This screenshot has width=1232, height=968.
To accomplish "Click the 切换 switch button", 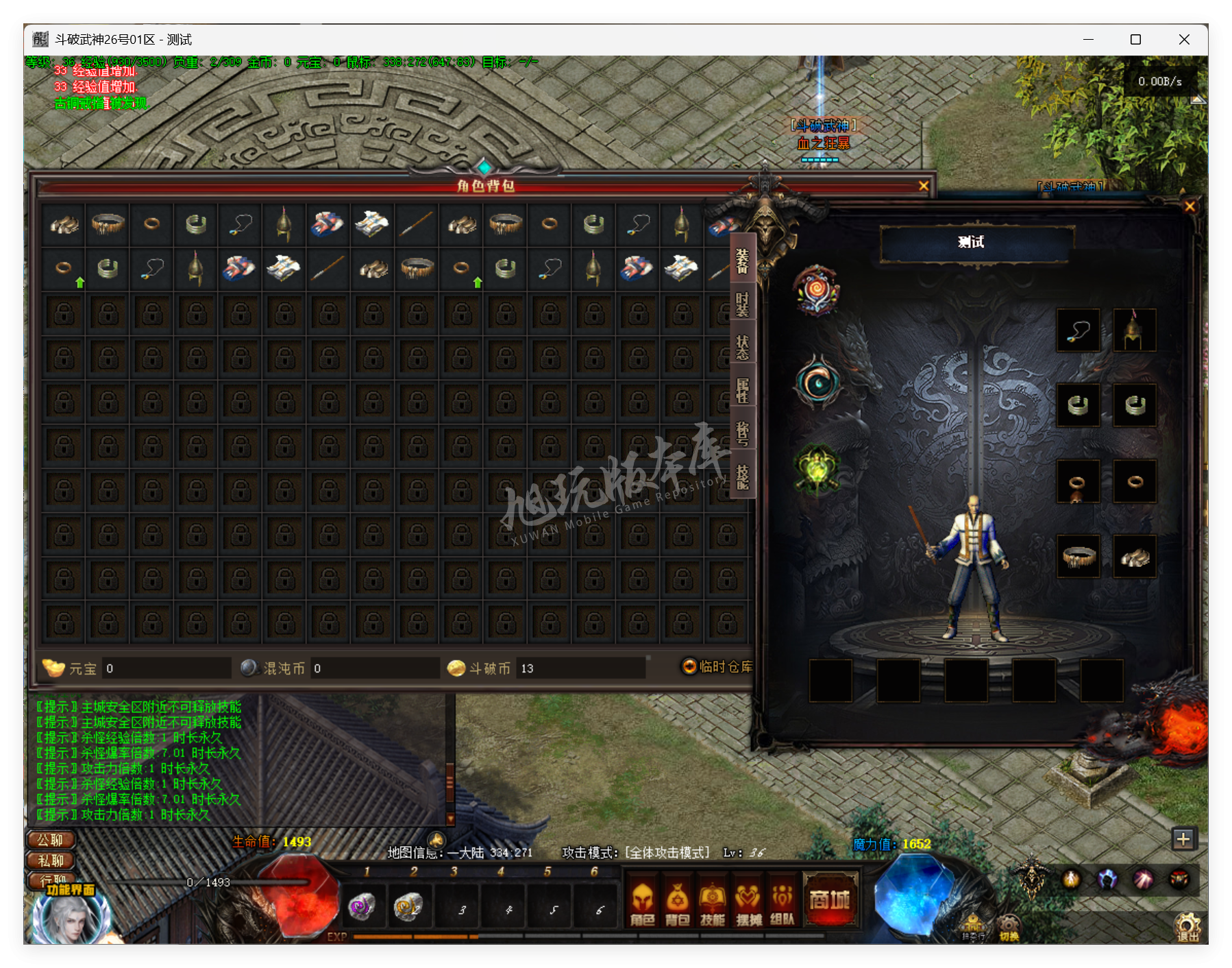I will tap(1009, 928).
